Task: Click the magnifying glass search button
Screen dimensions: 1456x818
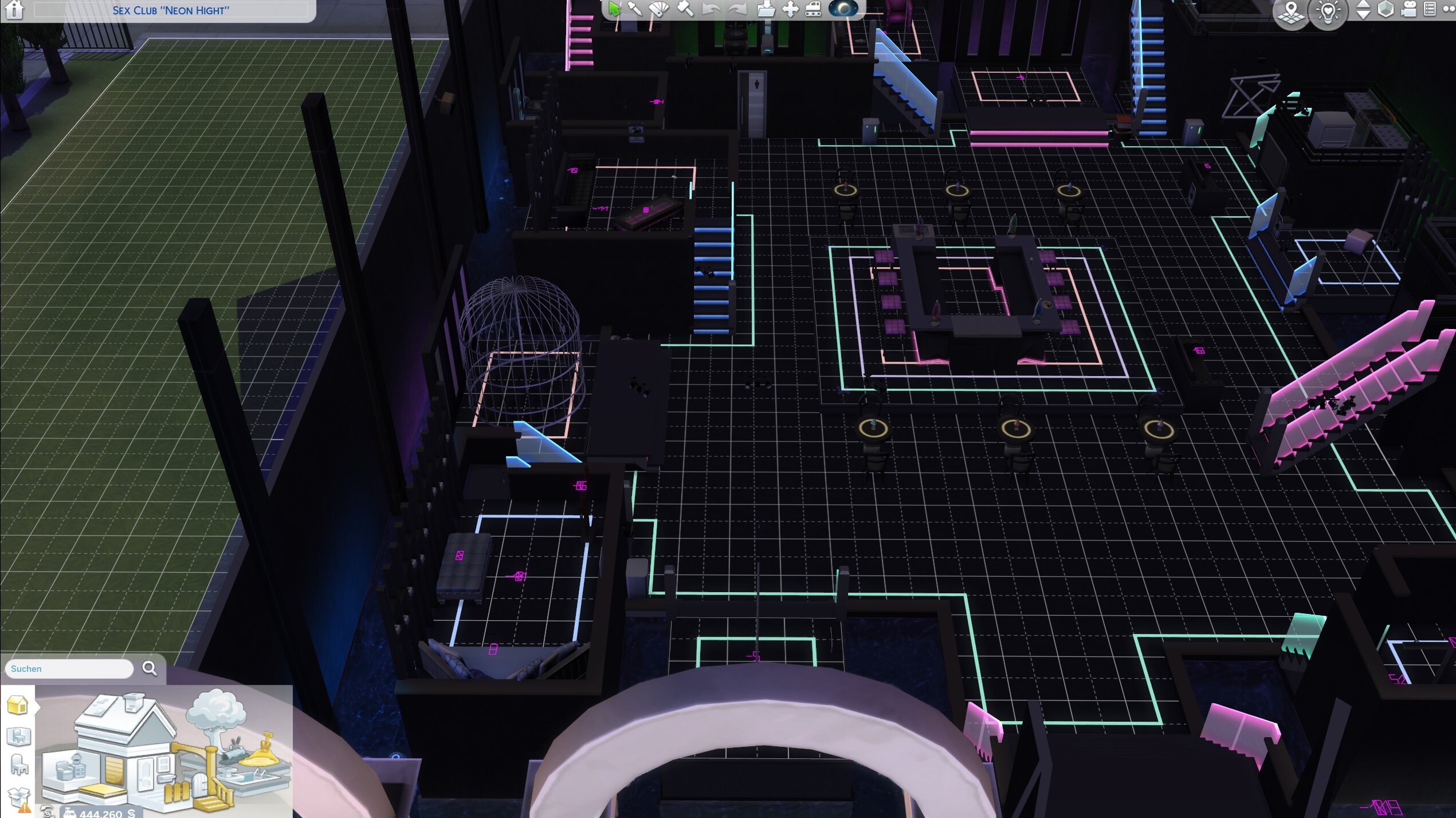Action: coord(150,668)
